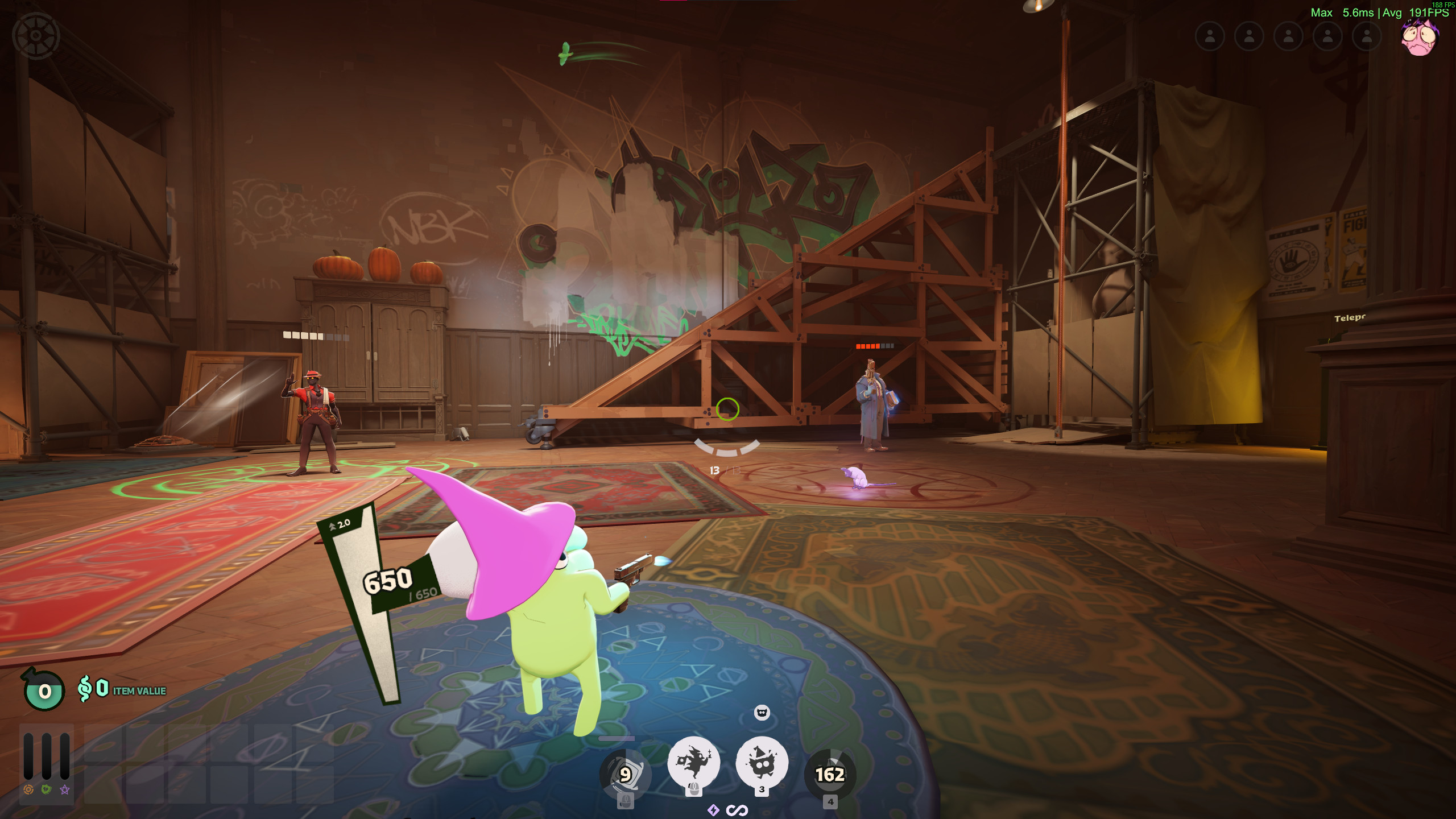
Task: Click the purple lightning diamond icon
Action: (713, 810)
